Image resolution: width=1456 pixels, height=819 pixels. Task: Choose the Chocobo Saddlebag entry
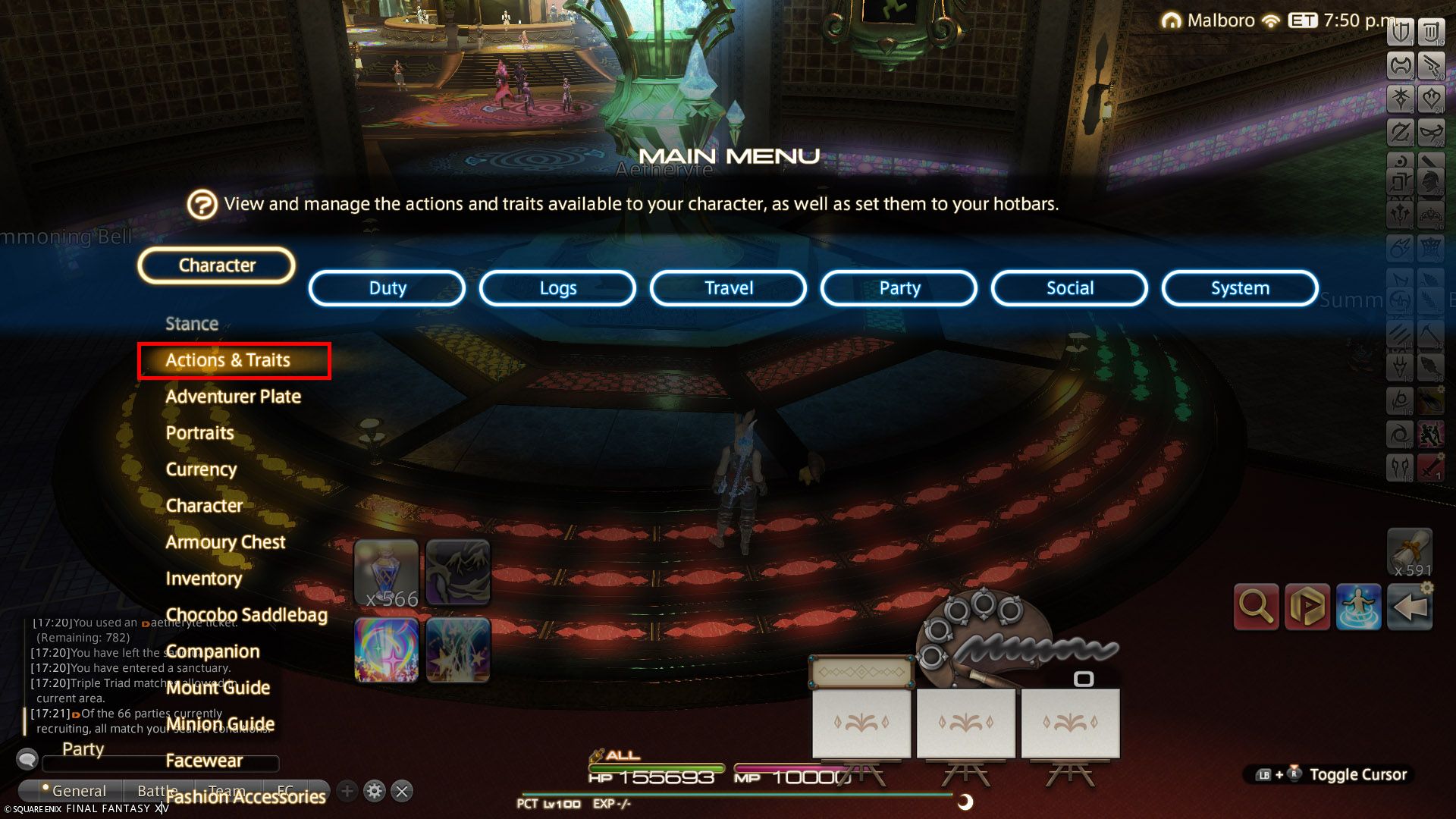pos(246,615)
